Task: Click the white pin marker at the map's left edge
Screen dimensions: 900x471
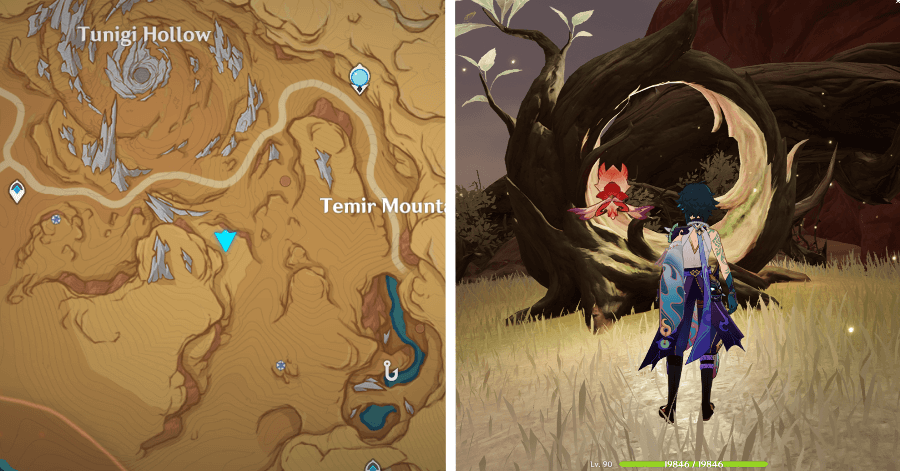Action: point(17,190)
